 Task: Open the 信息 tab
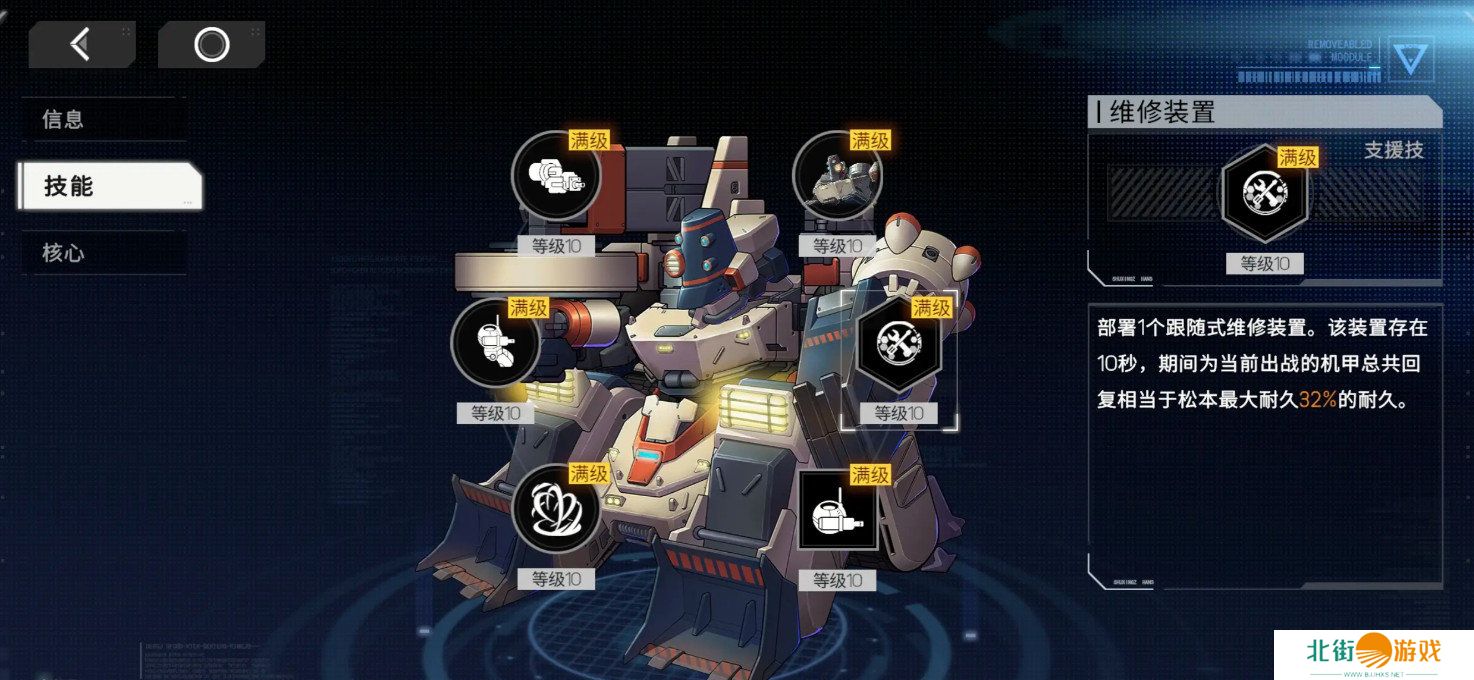(103, 119)
